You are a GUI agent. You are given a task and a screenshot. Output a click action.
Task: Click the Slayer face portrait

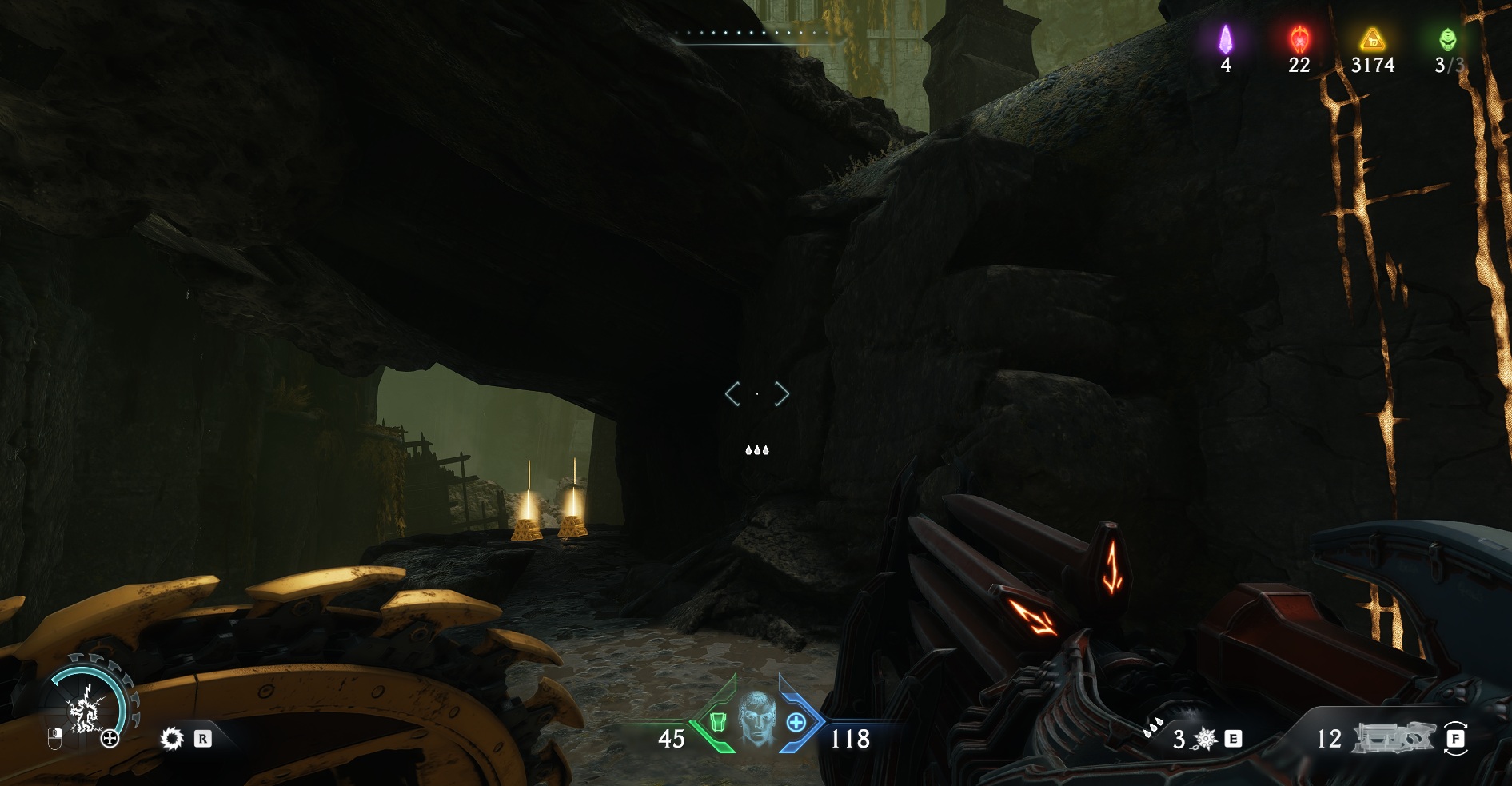756,719
